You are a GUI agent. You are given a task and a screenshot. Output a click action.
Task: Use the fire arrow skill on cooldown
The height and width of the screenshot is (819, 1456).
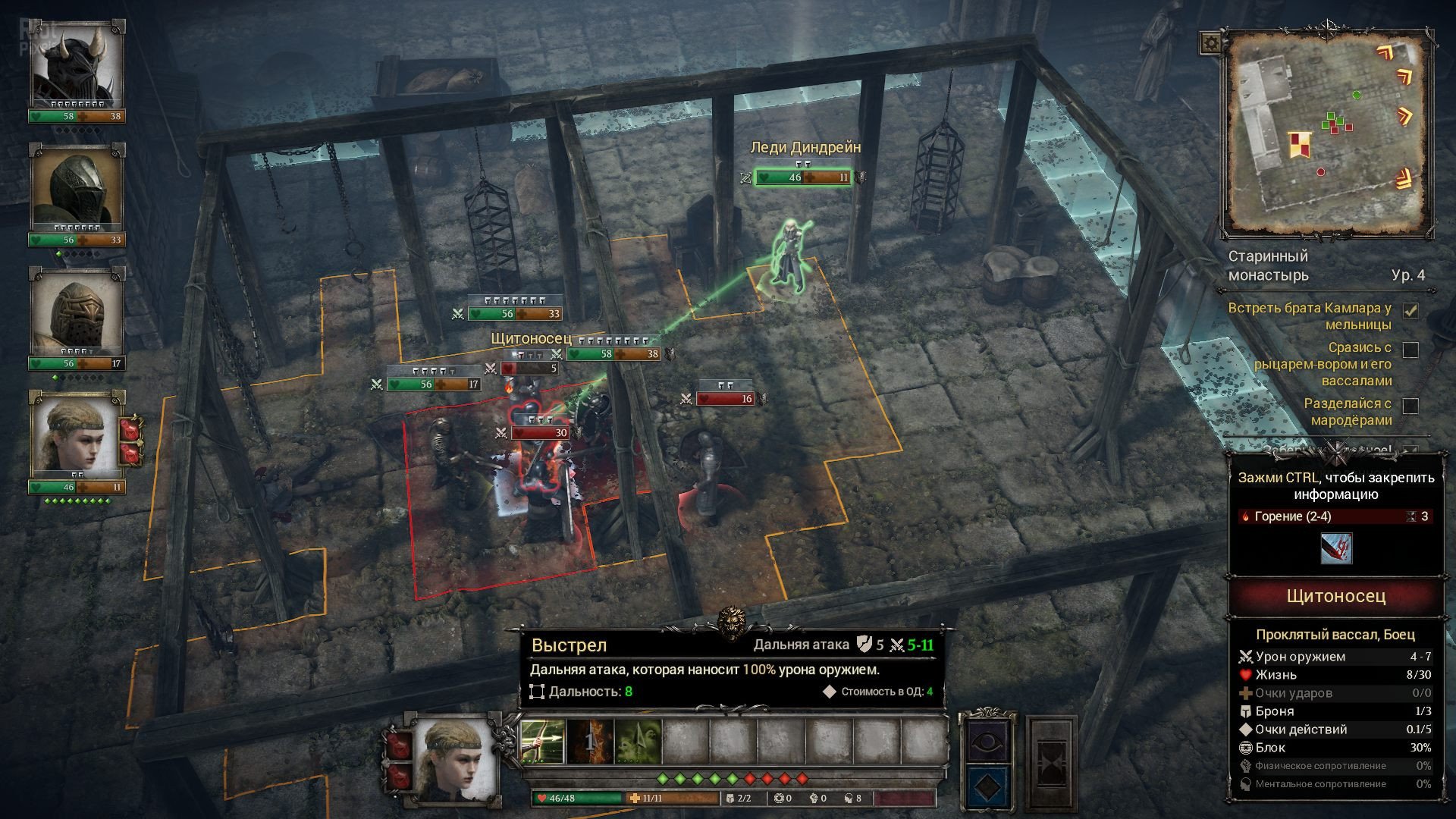[591, 741]
